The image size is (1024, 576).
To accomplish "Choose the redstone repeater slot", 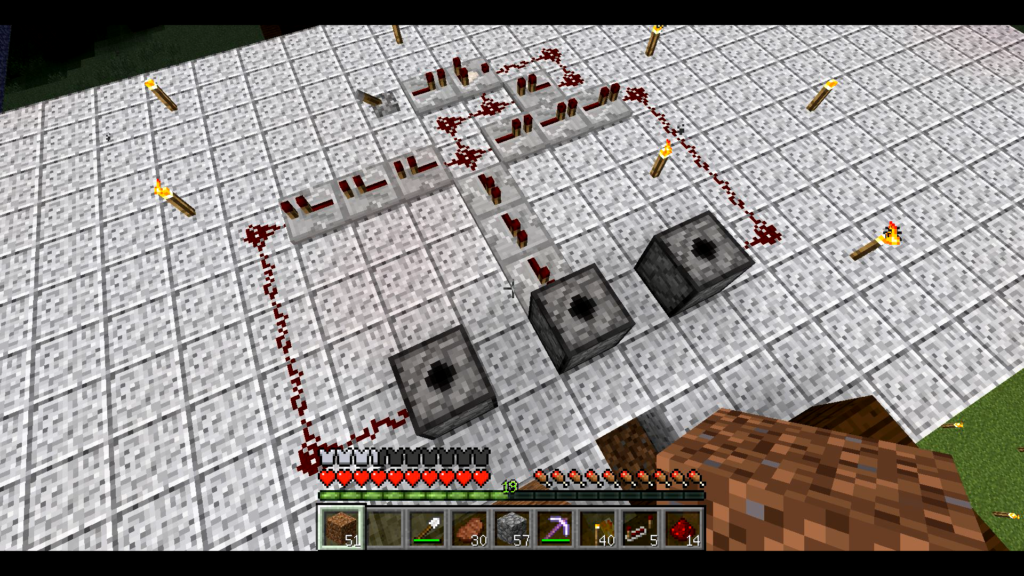I will [x=640, y=527].
